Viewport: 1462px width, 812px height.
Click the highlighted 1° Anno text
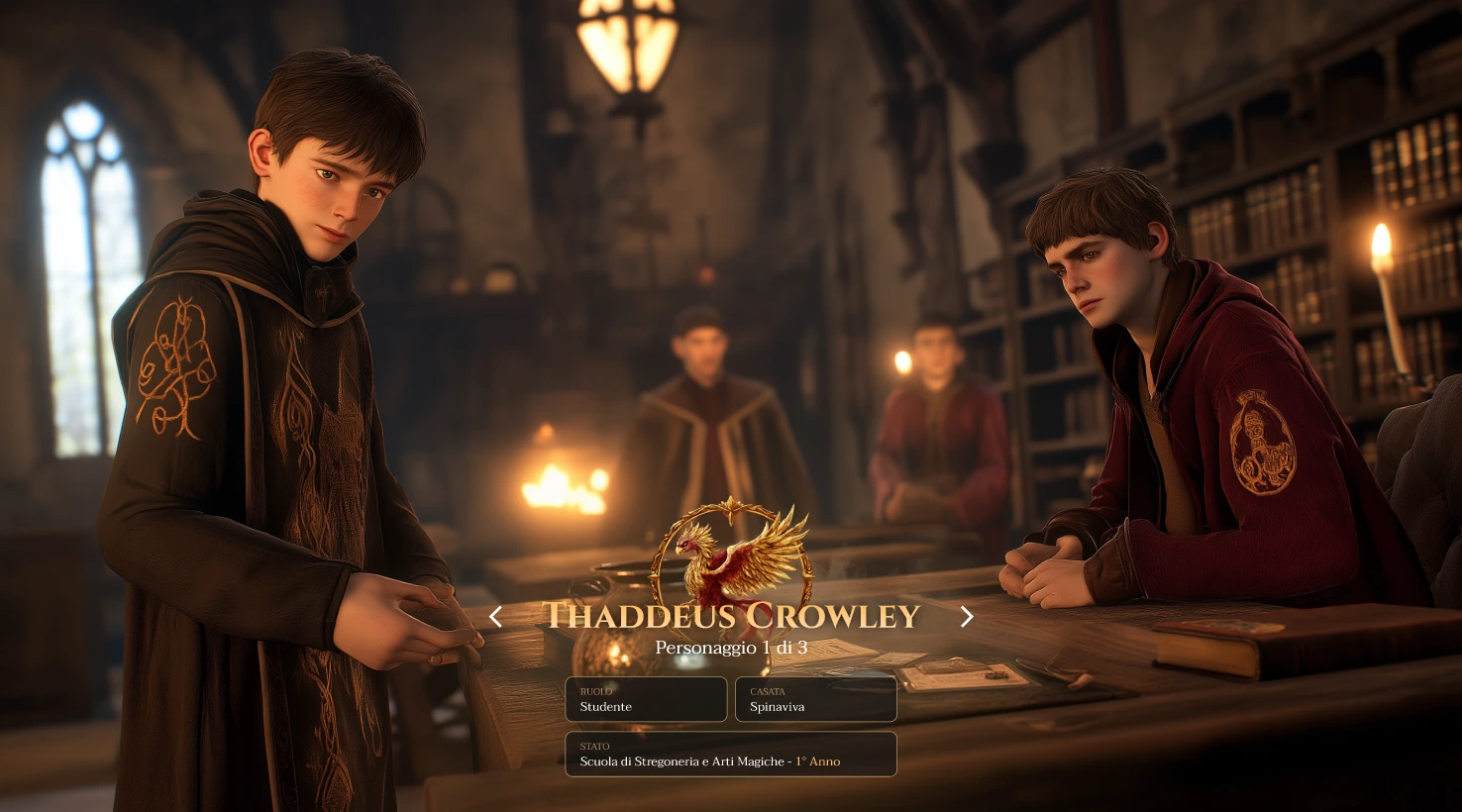point(817,761)
